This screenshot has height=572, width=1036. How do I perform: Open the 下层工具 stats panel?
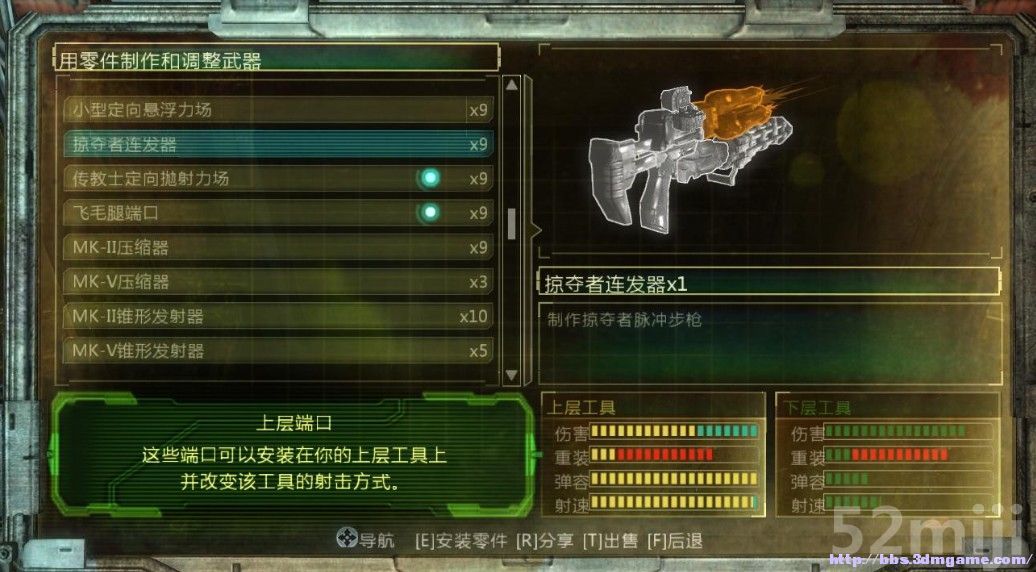887,455
